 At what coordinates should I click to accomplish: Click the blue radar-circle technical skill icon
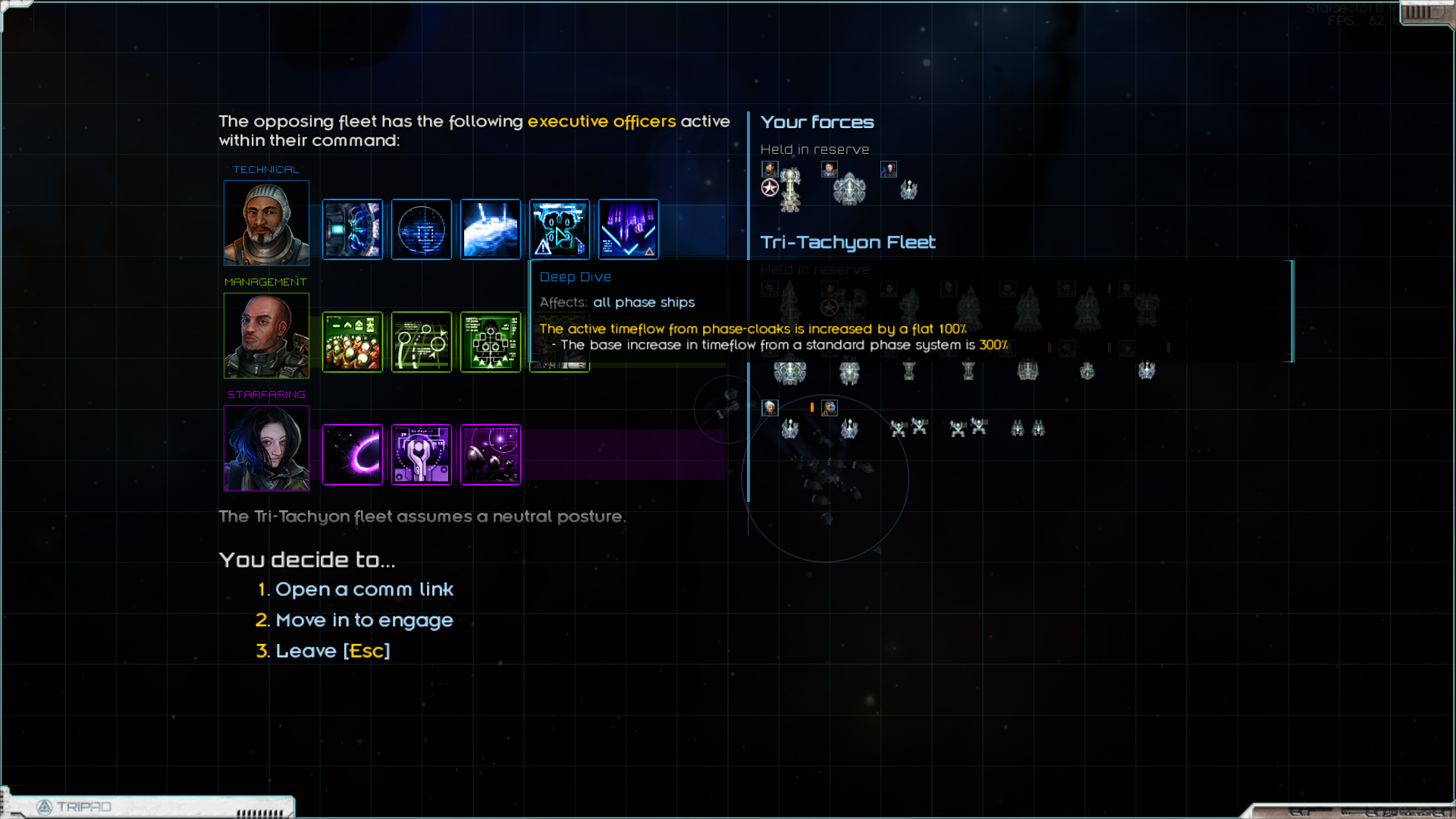422,229
